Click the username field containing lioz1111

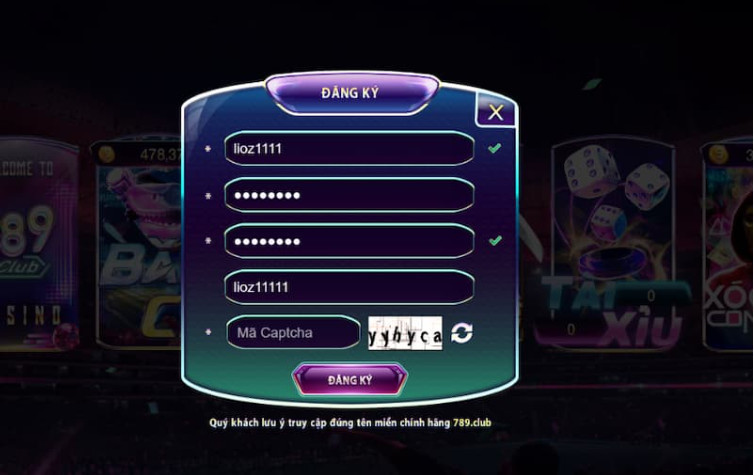pos(348,148)
